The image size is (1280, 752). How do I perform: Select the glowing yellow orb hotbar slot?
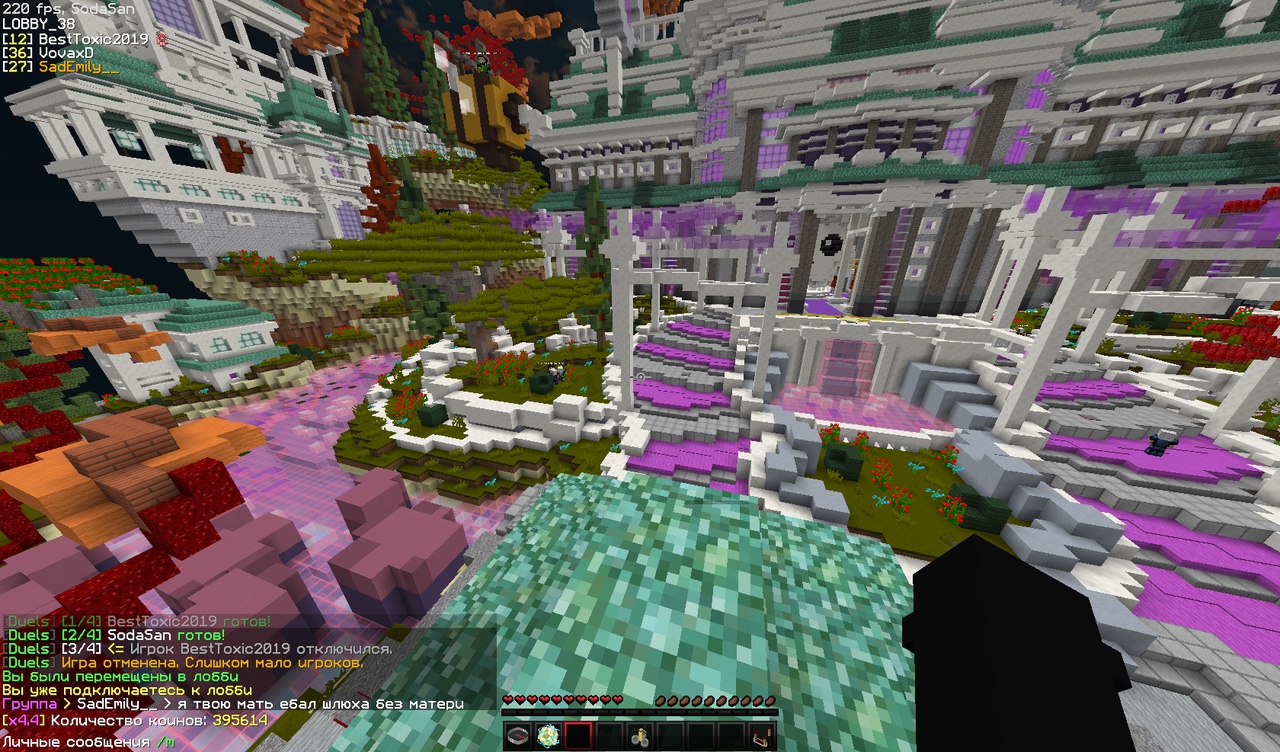click(x=547, y=736)
